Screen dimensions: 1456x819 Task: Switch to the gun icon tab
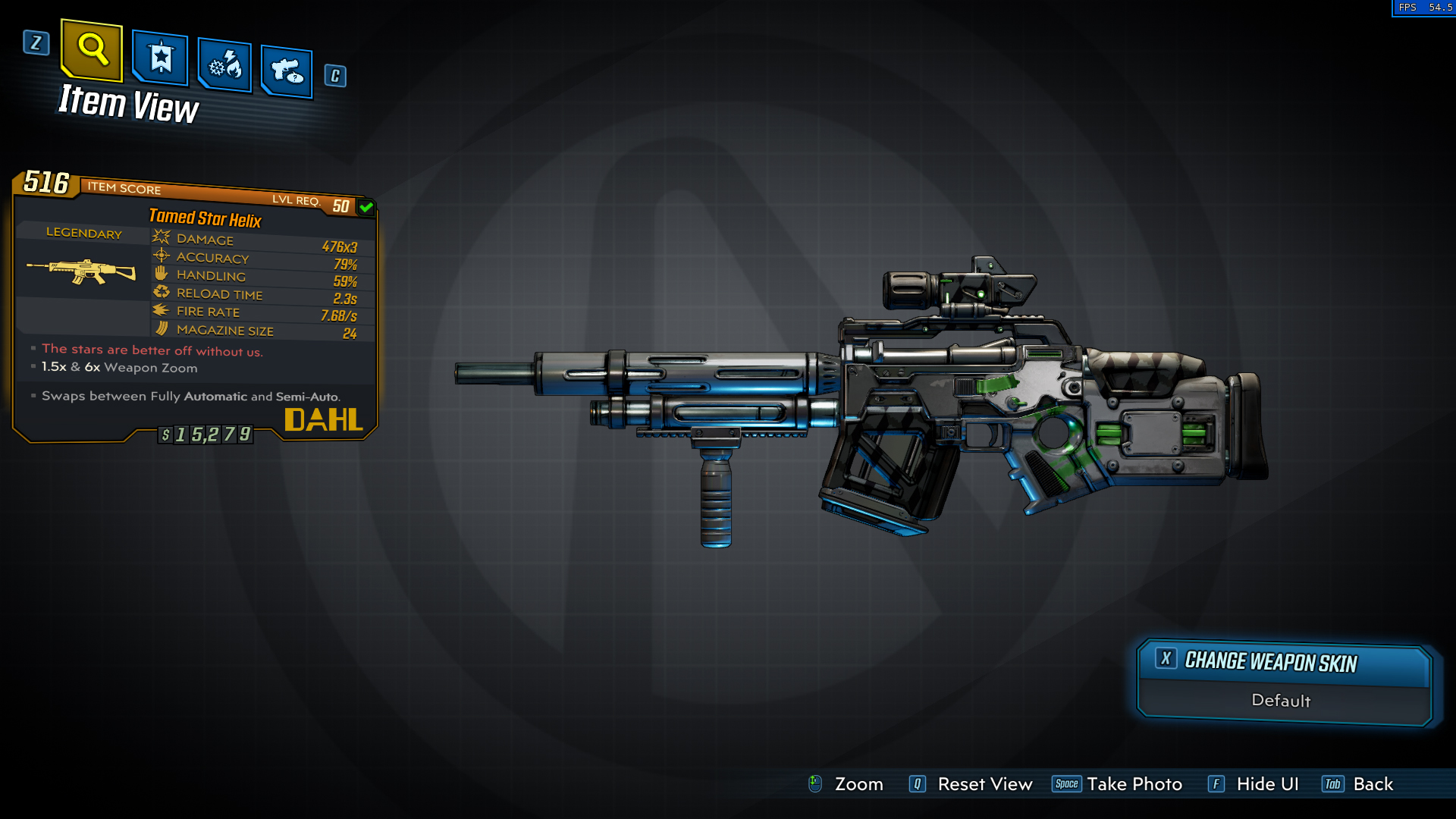(x=287, y=71)
